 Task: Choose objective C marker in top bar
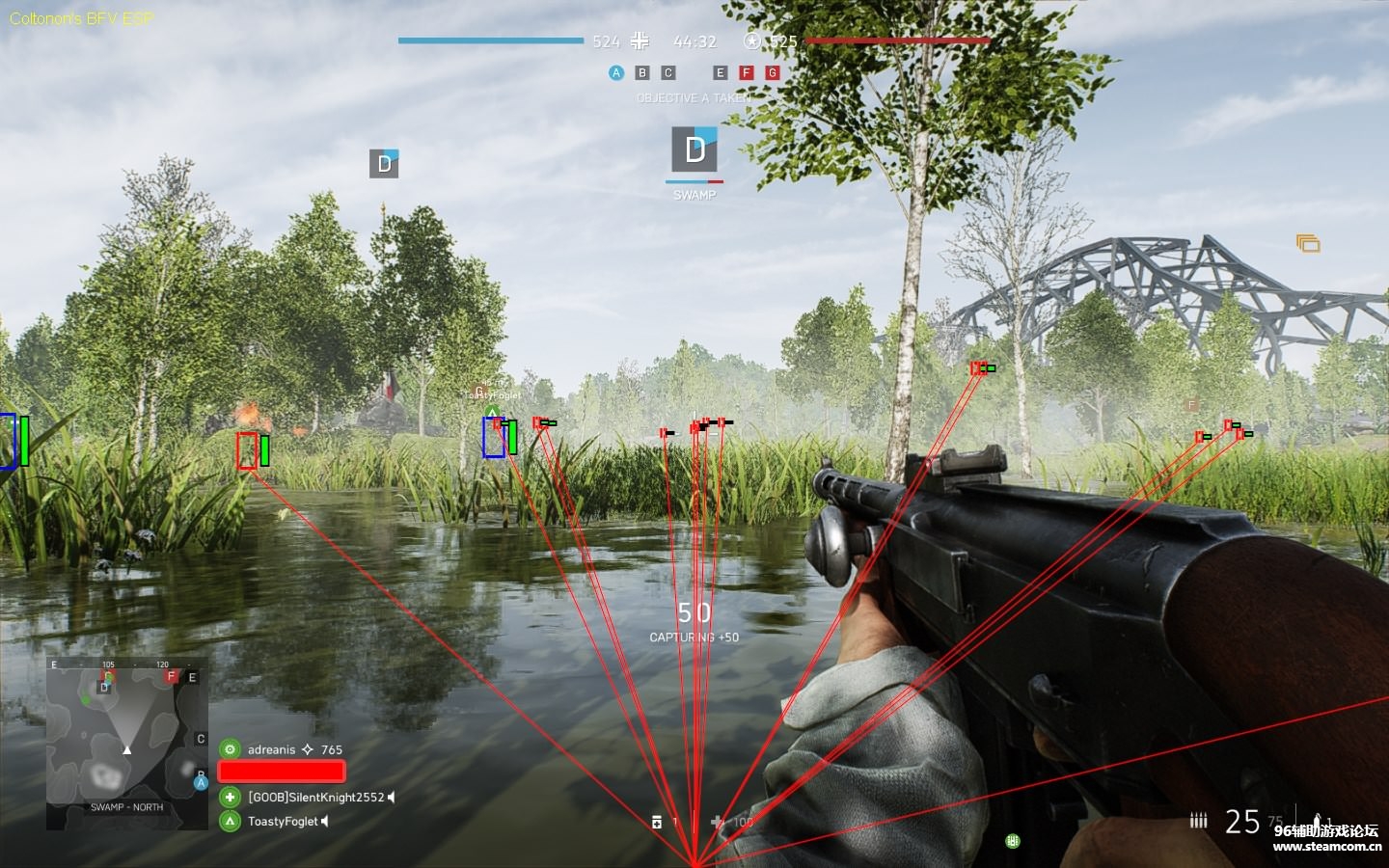(x=668, y=73)
